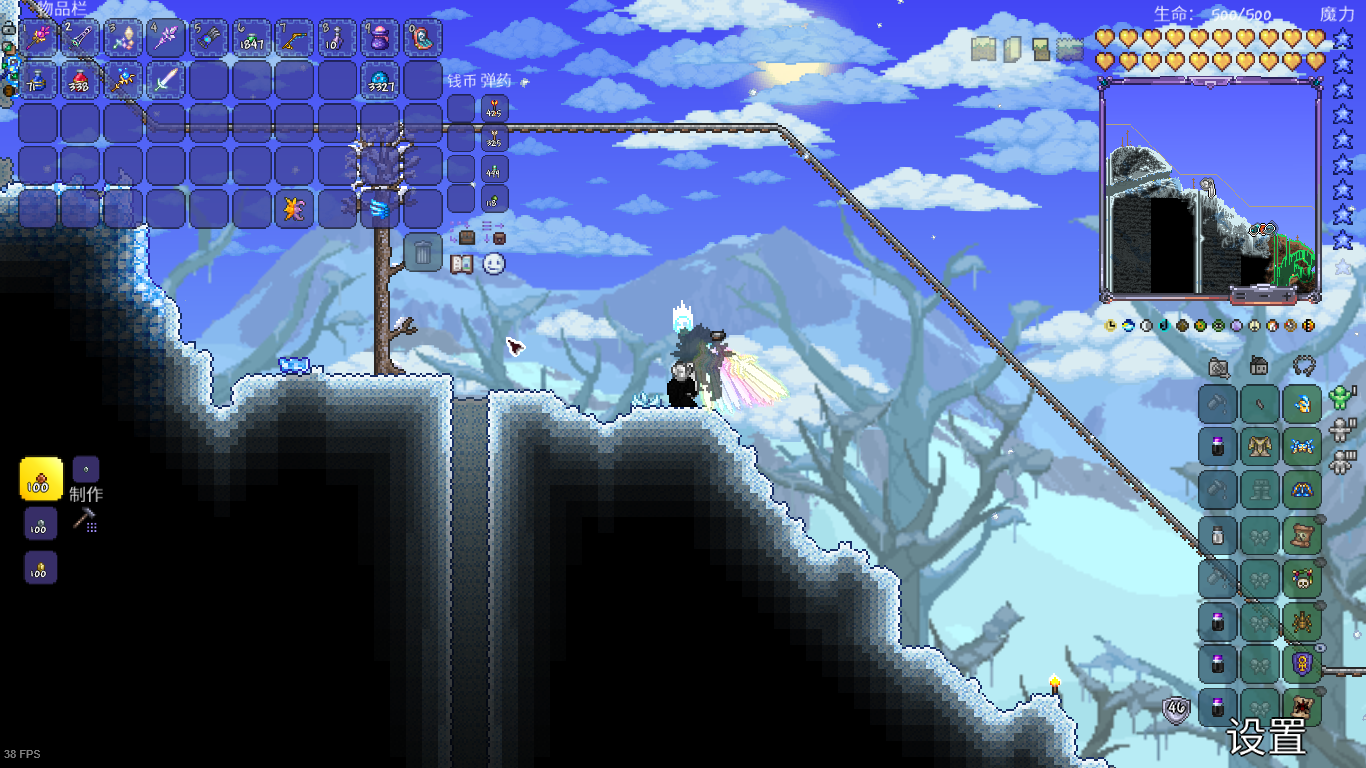Open the 设置 settings menu
Screen dimensions: 1366x768
pos(1266,739)
